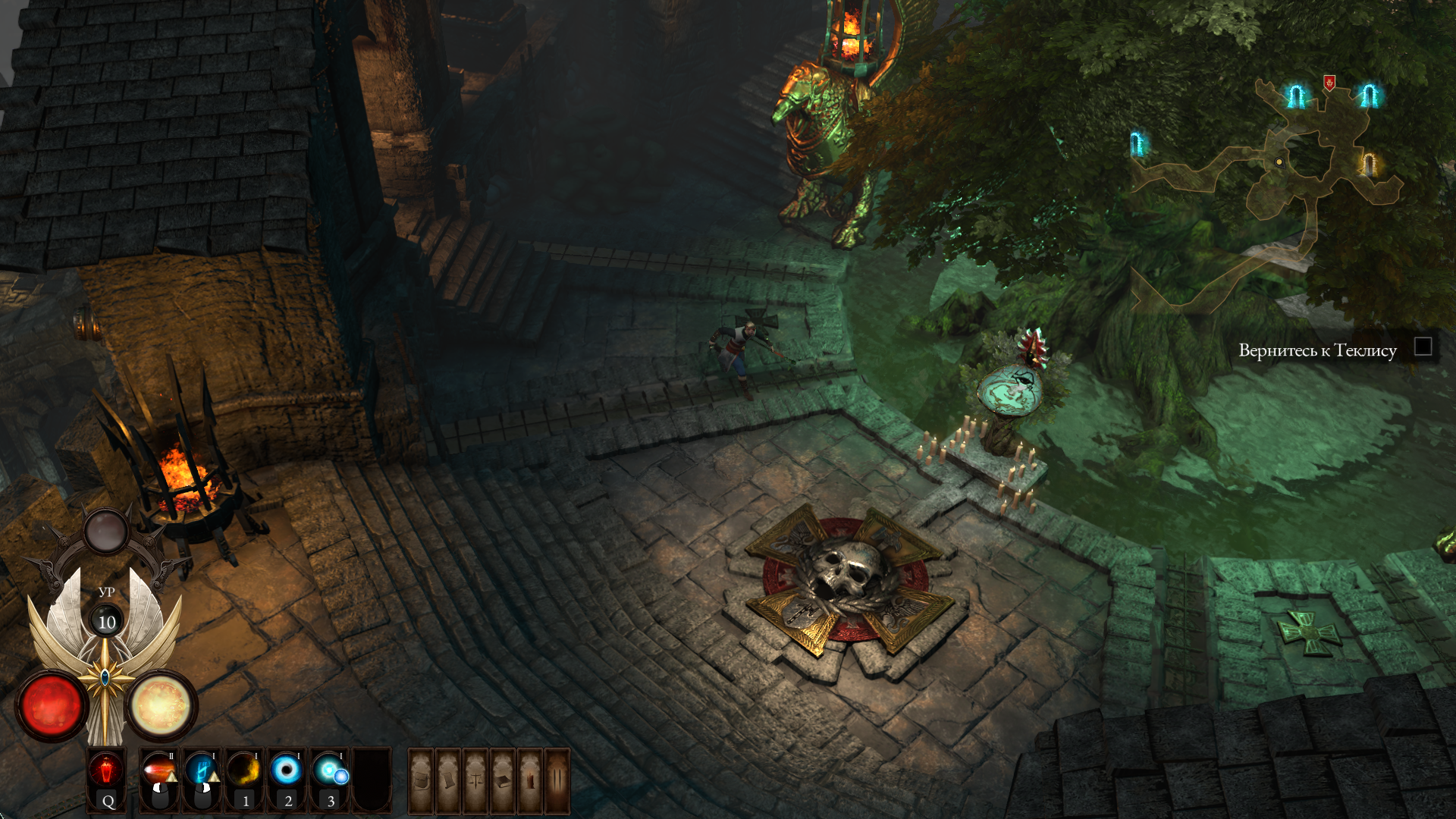
Task: Trigger the glowing blue orb skill
Action: click(330, 770)
